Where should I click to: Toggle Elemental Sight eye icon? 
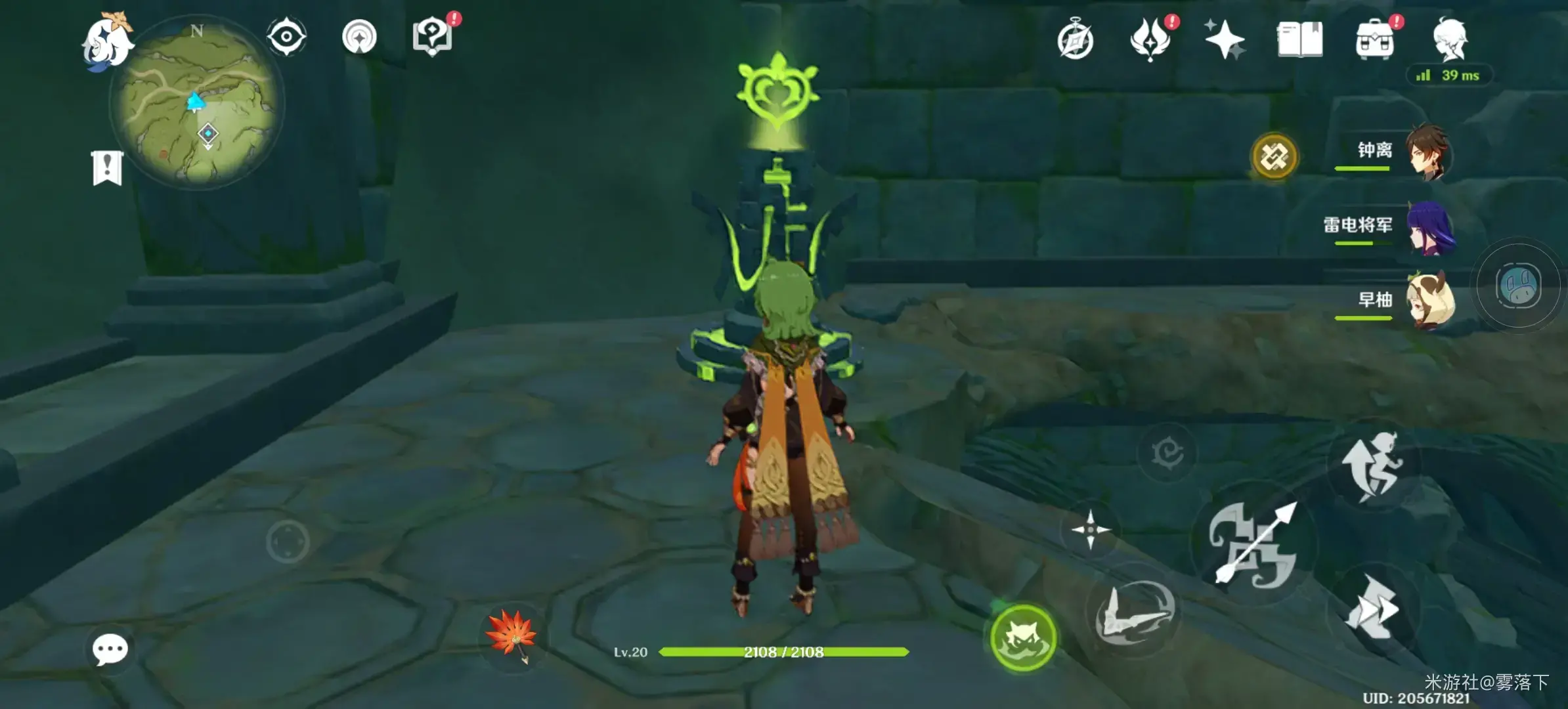[286, 36]
